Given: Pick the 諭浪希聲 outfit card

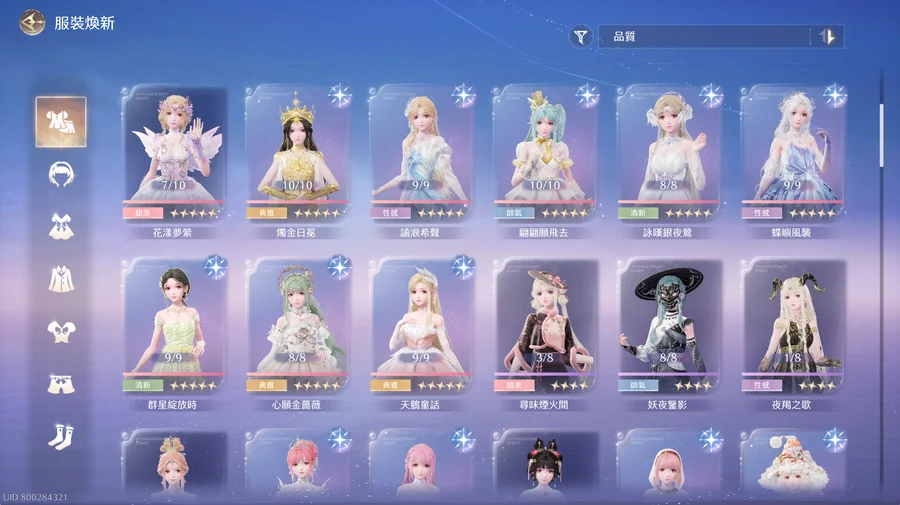Looking at the screenshot, I should click(x=421, y=153).
